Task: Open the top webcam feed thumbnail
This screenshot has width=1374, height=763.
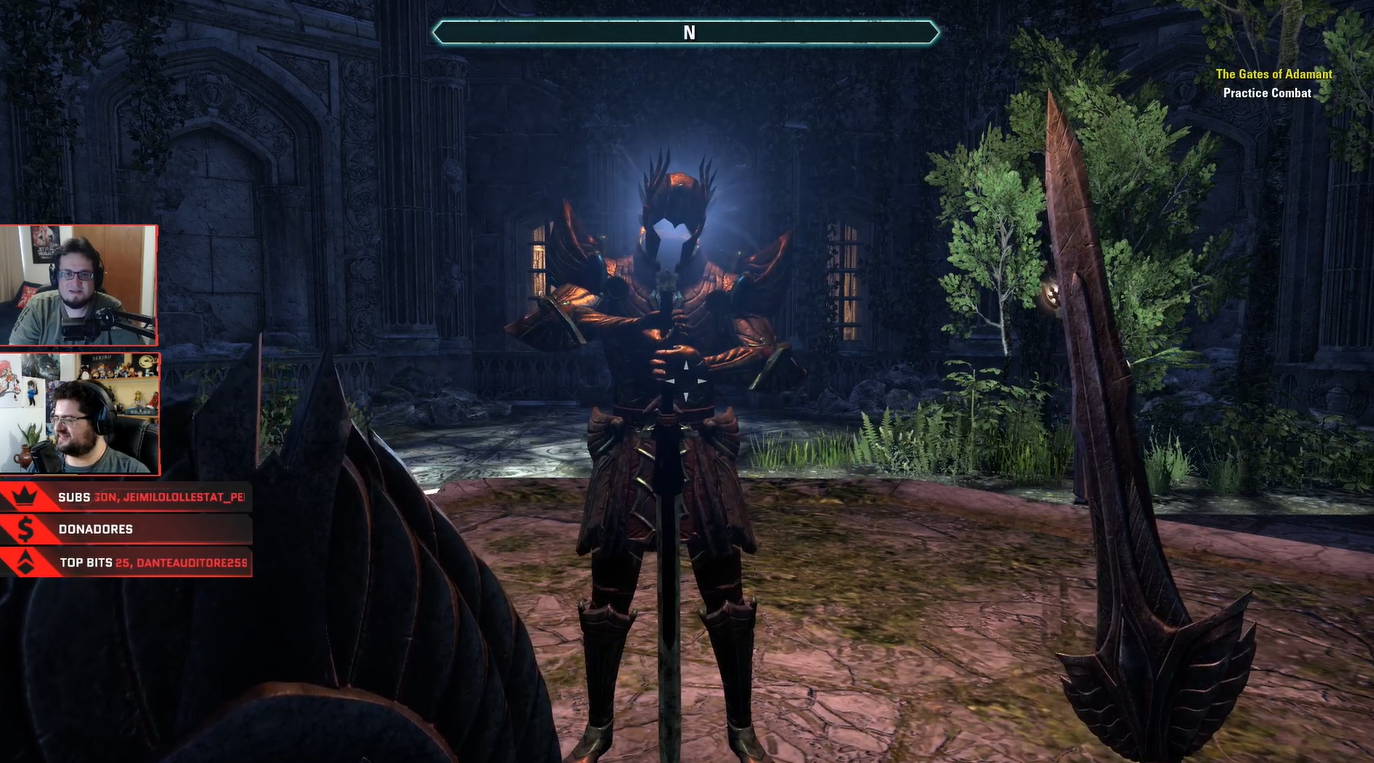Action: [x=79, y=285]
